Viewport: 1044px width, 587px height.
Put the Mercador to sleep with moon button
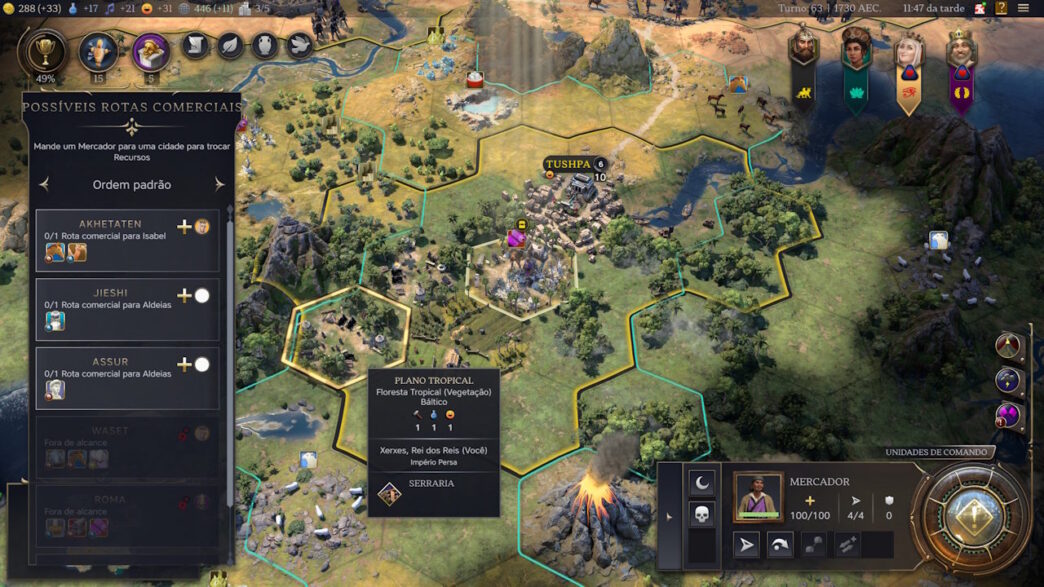[702, 482]
